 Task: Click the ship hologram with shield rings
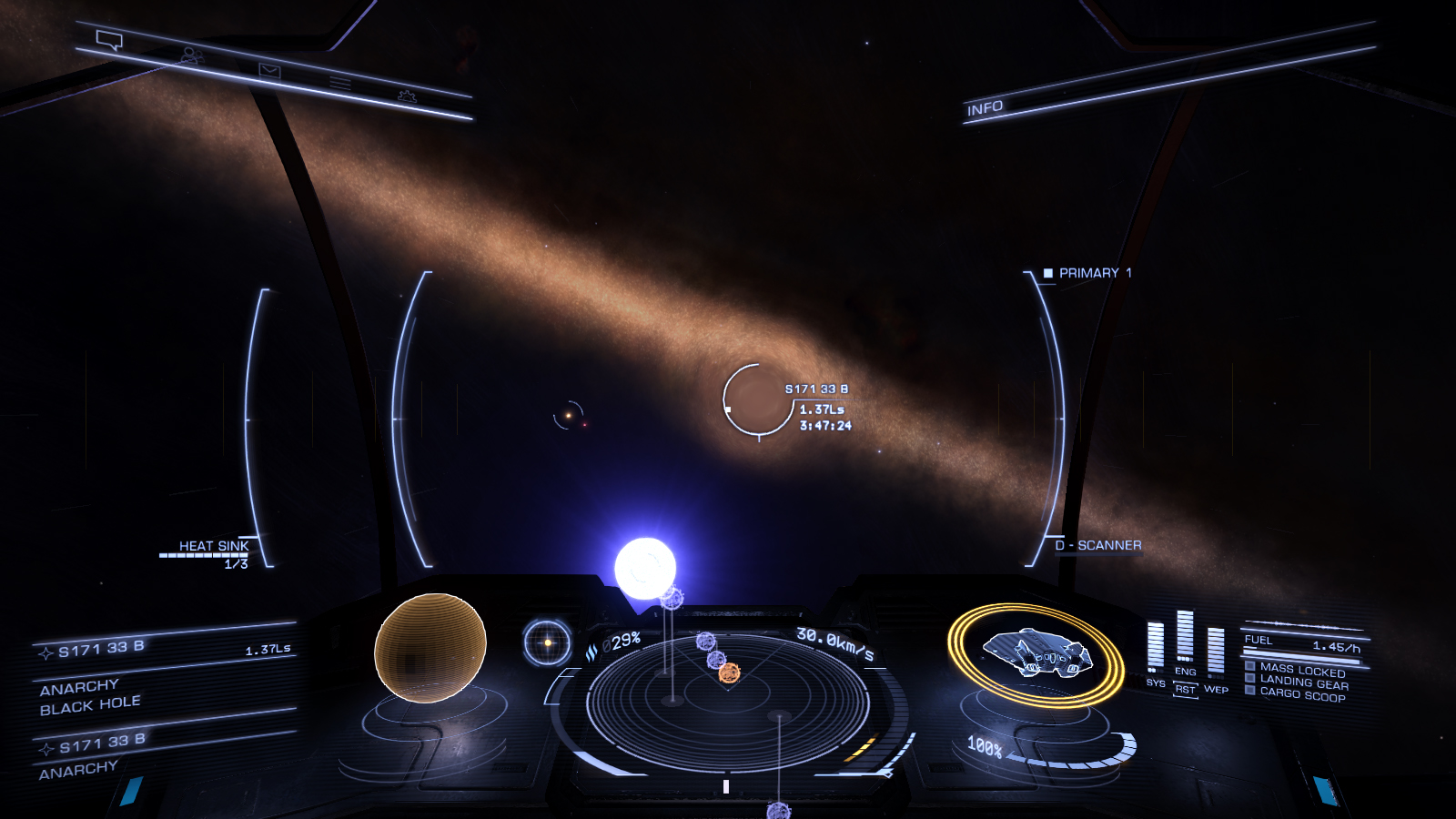tap(1036, 654)
